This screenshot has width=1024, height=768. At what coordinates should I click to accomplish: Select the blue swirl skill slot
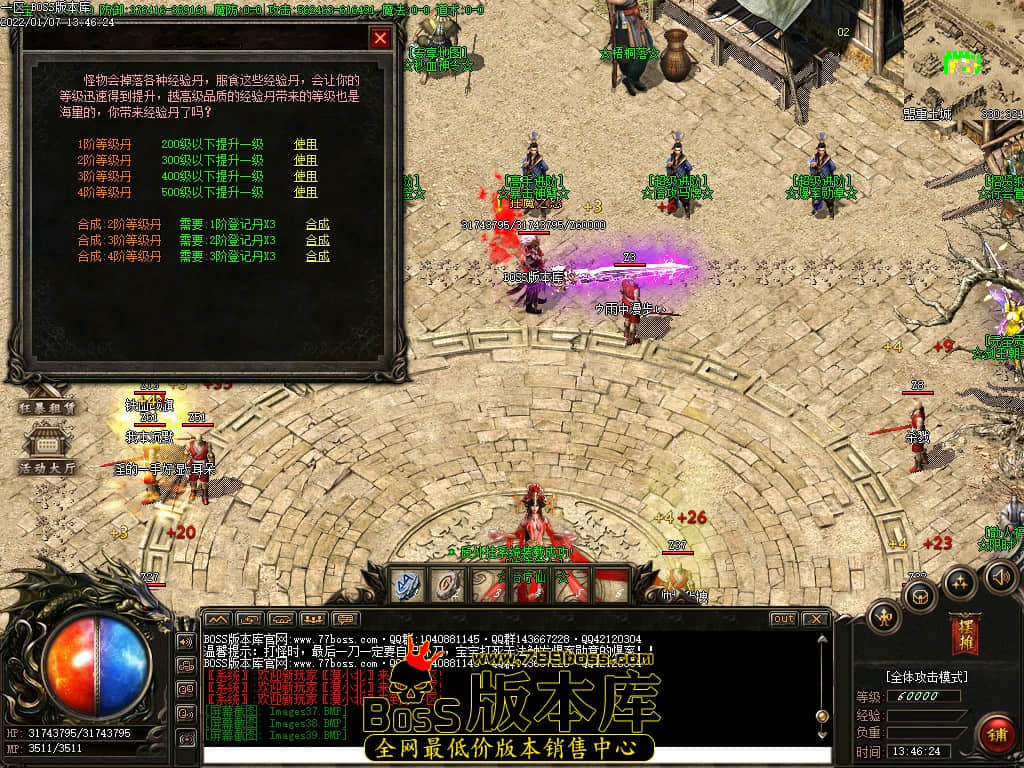pyautogui.click(x=407, y=585)
